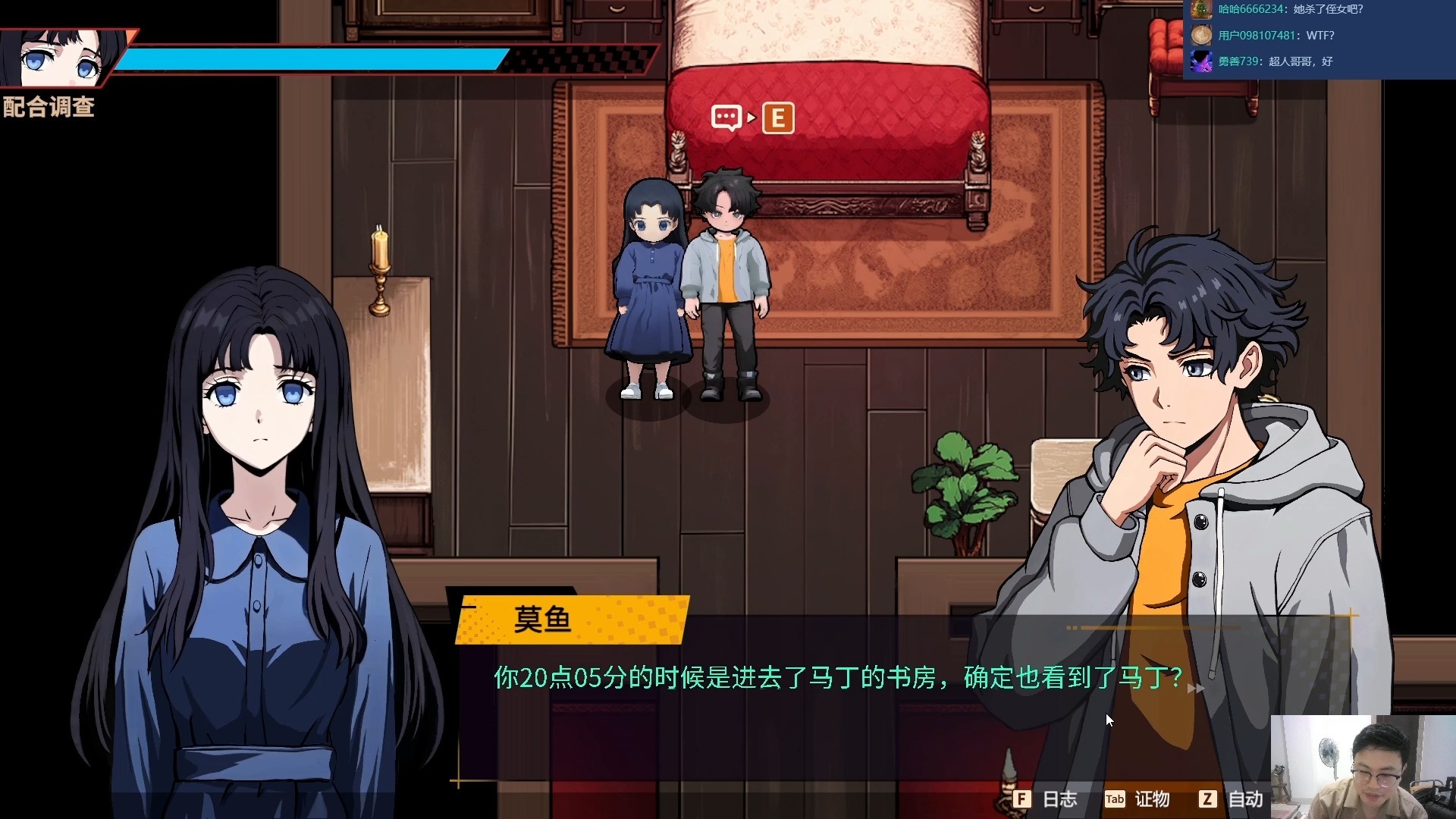Click 用户098107481's coffee avatar
This screenshot has width=1456, height=819.
1200,36
